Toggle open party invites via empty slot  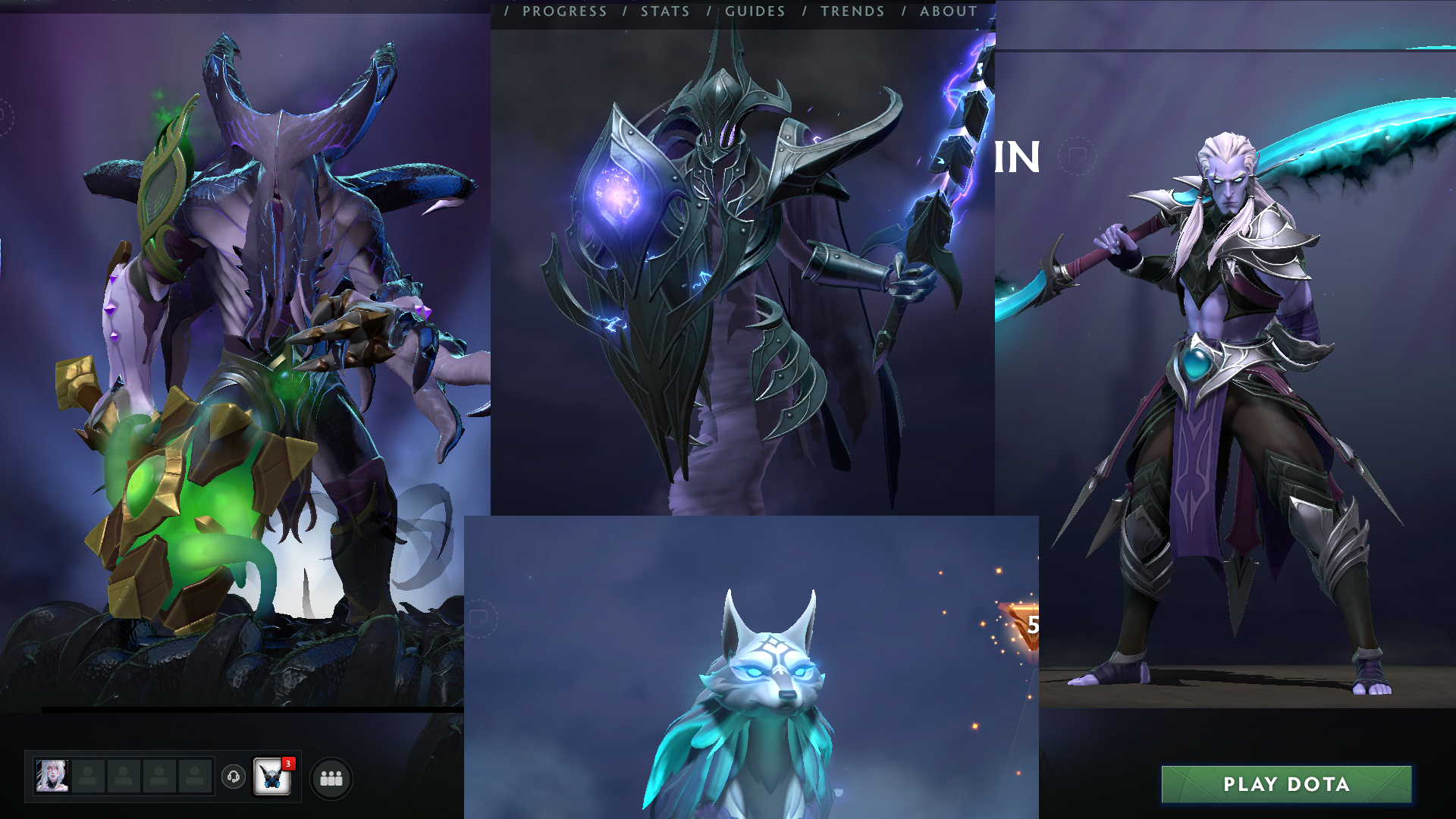[124, 777]
